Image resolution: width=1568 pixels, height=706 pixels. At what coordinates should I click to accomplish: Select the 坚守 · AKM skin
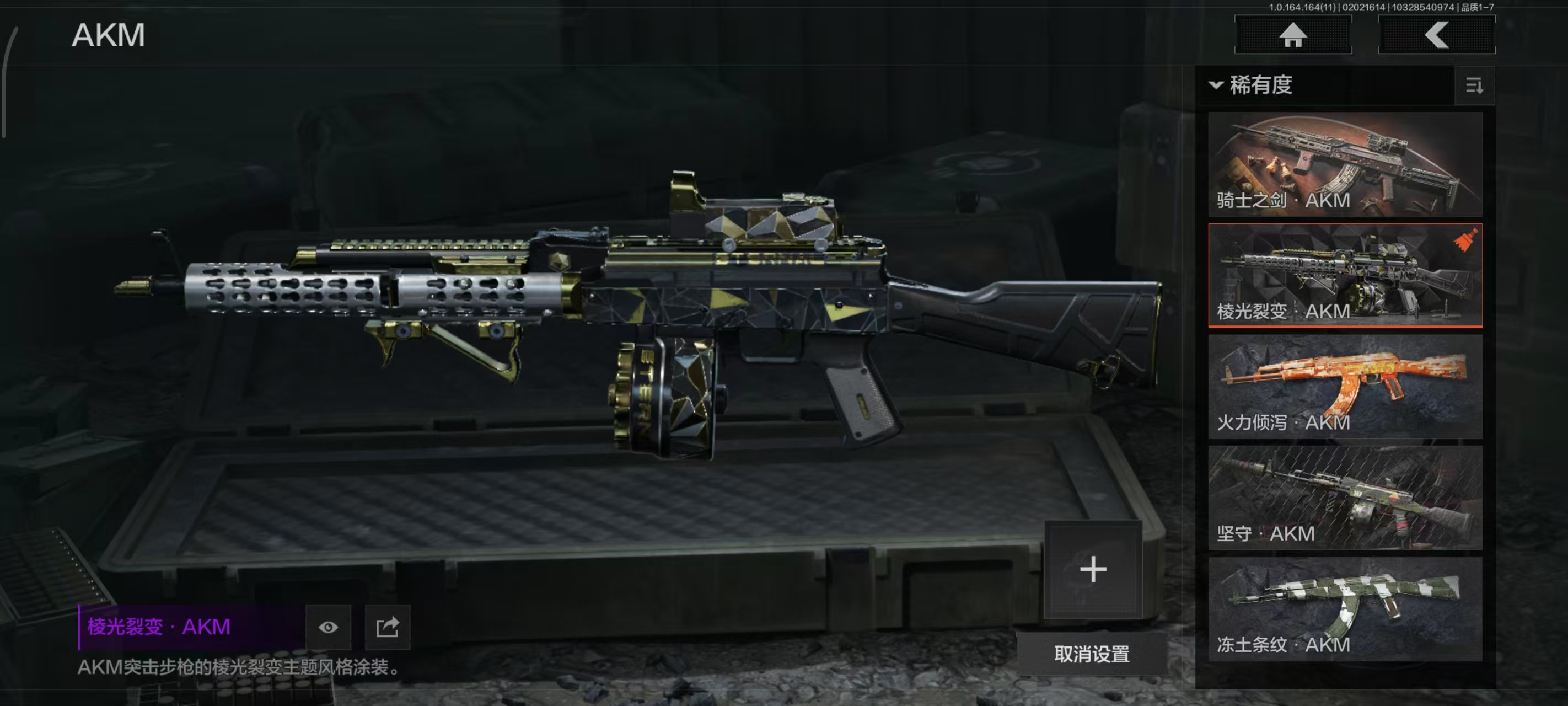coord(1345,498)
